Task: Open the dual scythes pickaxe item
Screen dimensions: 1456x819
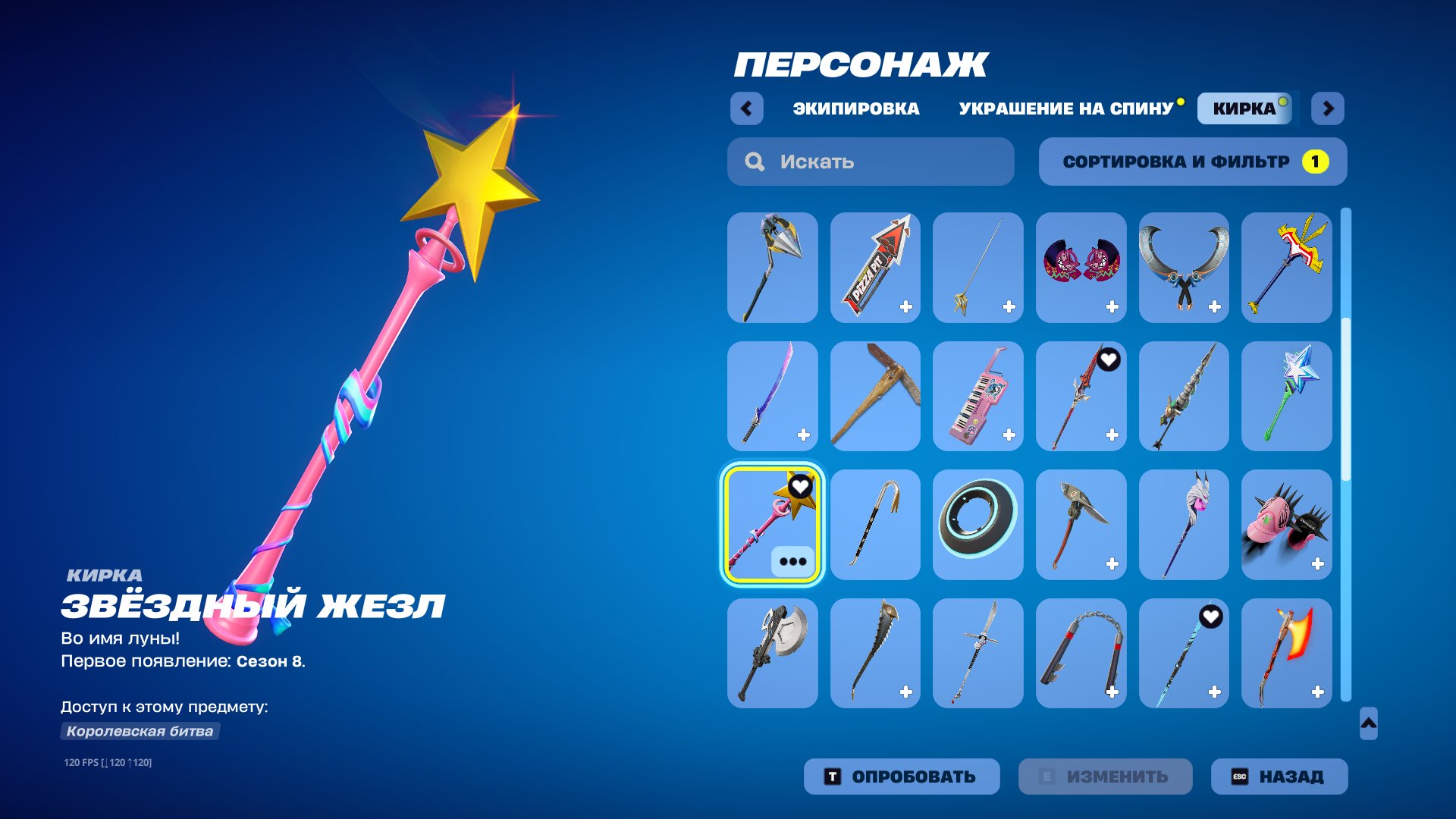Action: pyautogui.click(x=1185, y=265)
